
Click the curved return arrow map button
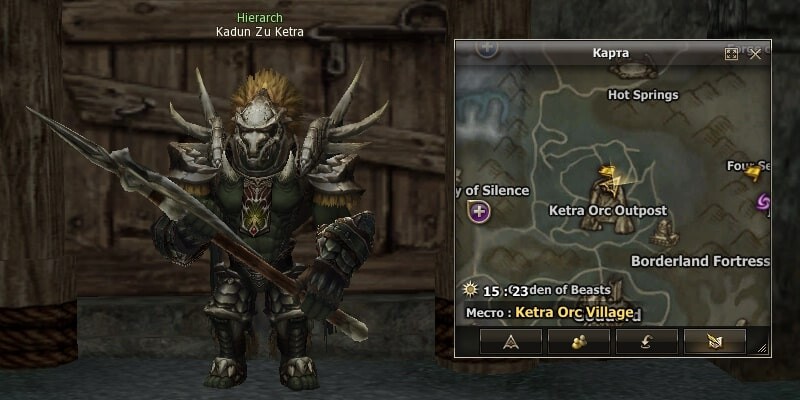click(x=646, y=341)
